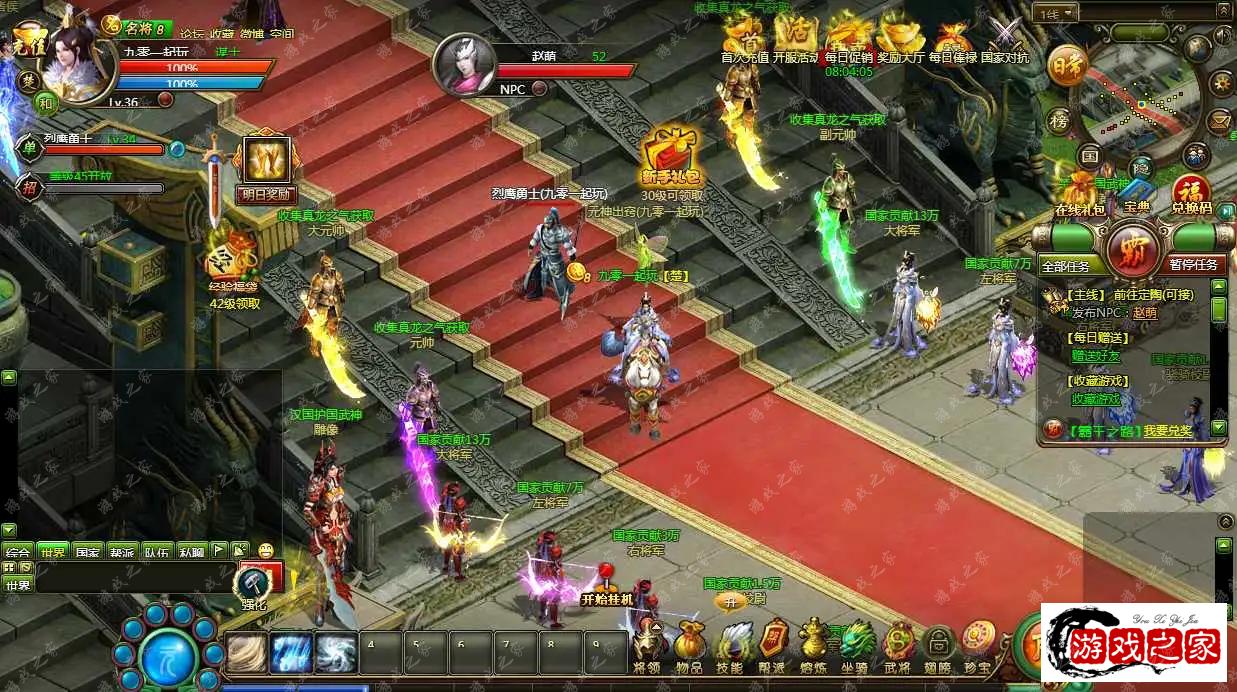Switch chat to the 国家 tab
1237x692 pixels.
pos(88,552)
